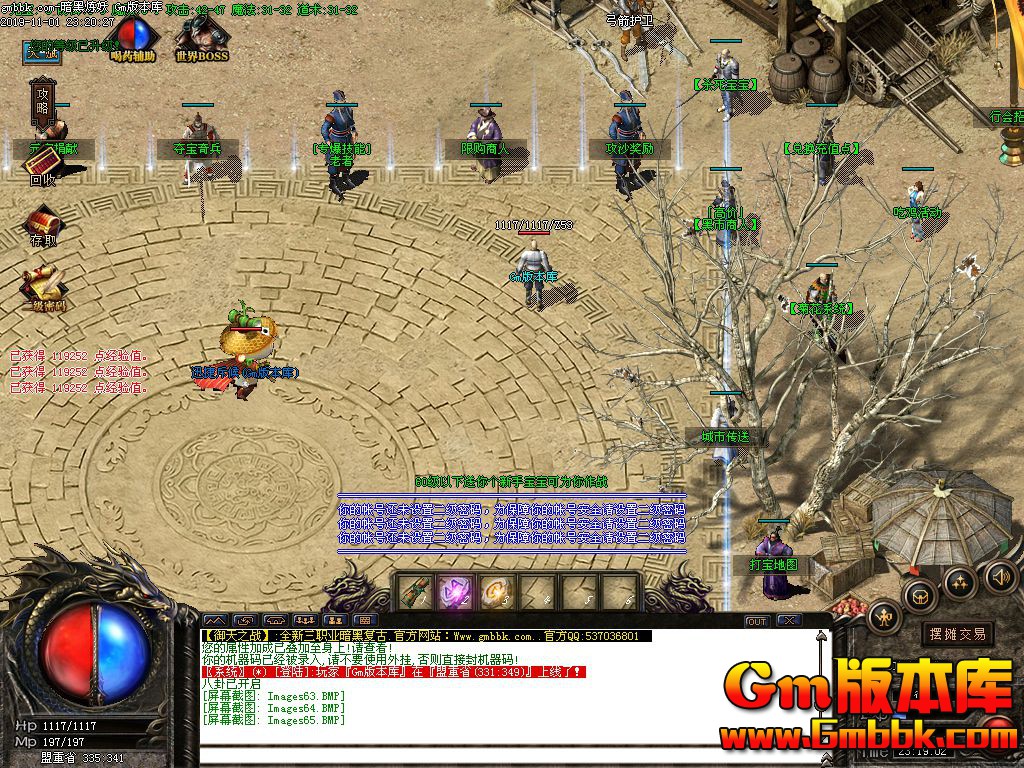The height and width of the screenshot is (768, 1024).
Task: Click the keyboard-icon button above the chat
Action: tap(365, 621)
